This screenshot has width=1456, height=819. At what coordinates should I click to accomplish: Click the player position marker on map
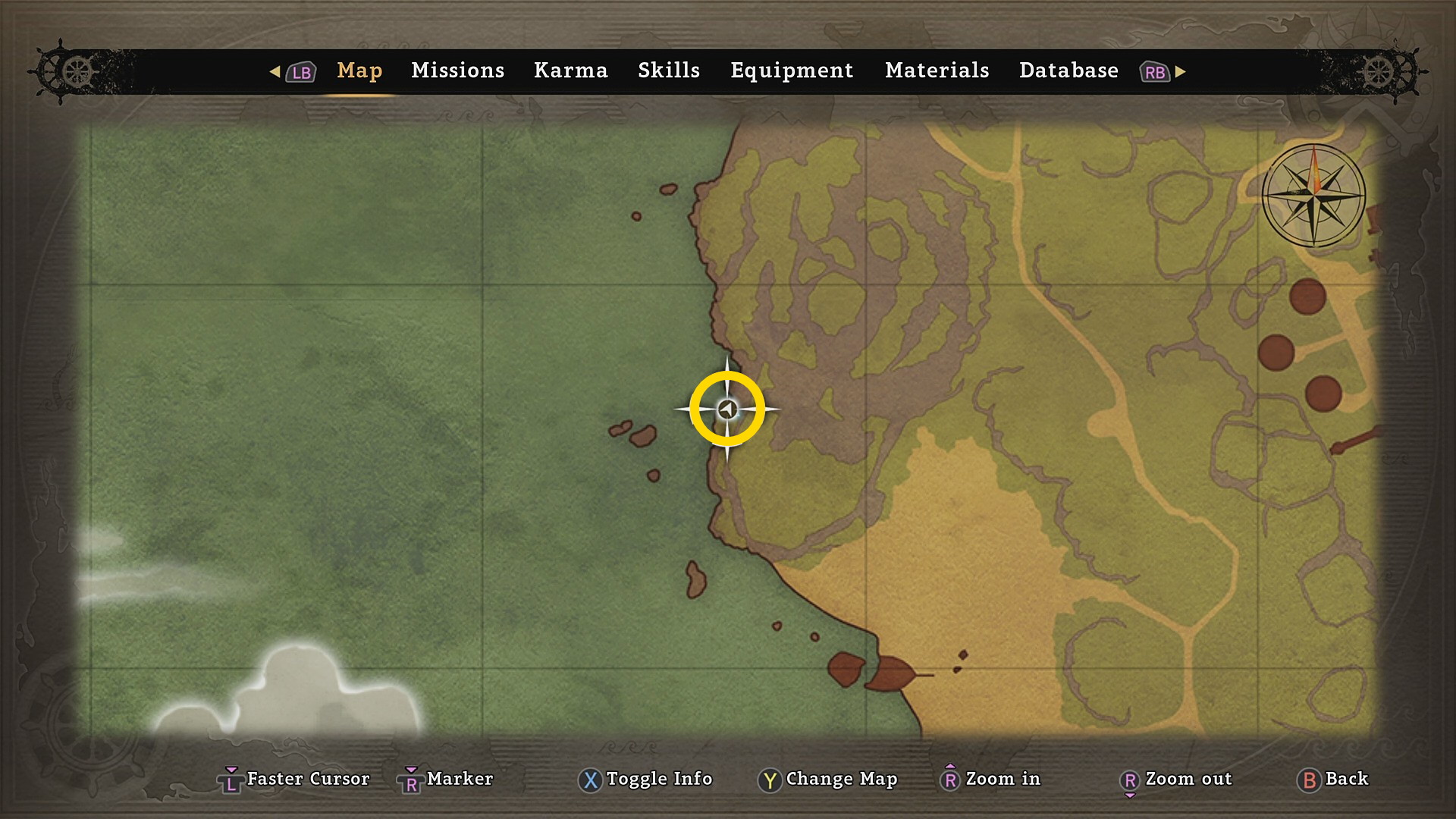click(x=727, y=409)
